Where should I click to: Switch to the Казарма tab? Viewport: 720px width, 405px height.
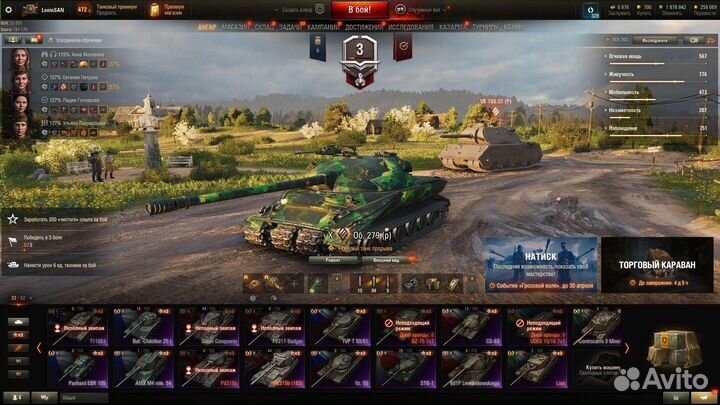(x=451, y=28)
